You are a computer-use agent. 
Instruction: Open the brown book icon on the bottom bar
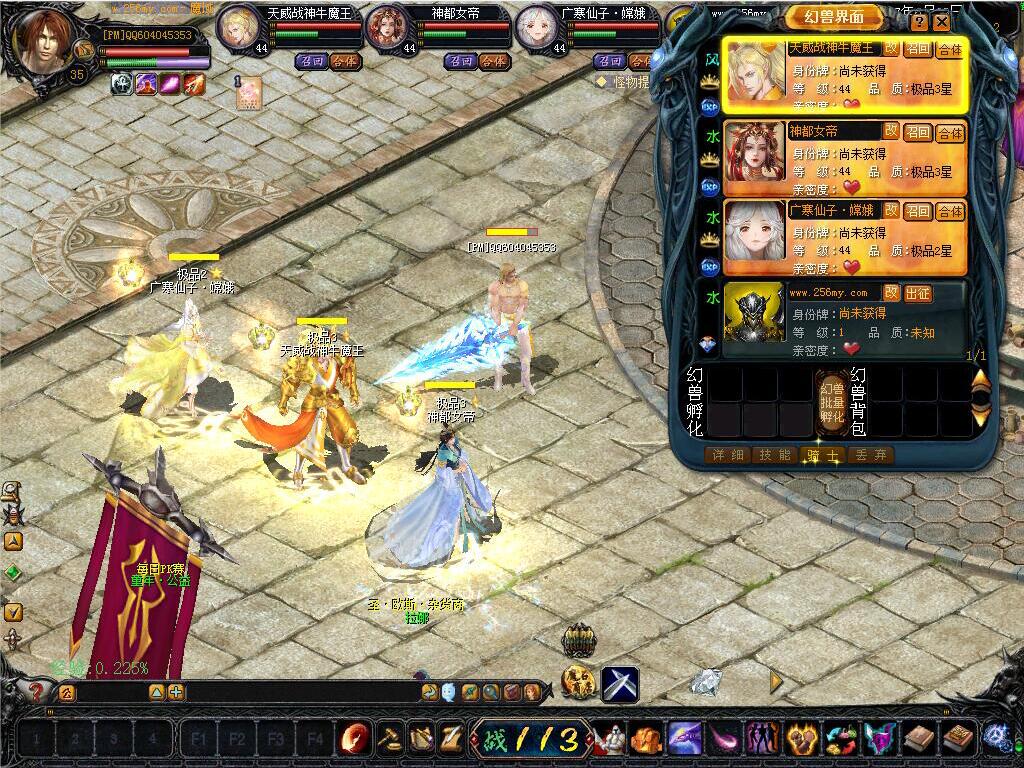(918, 739)
